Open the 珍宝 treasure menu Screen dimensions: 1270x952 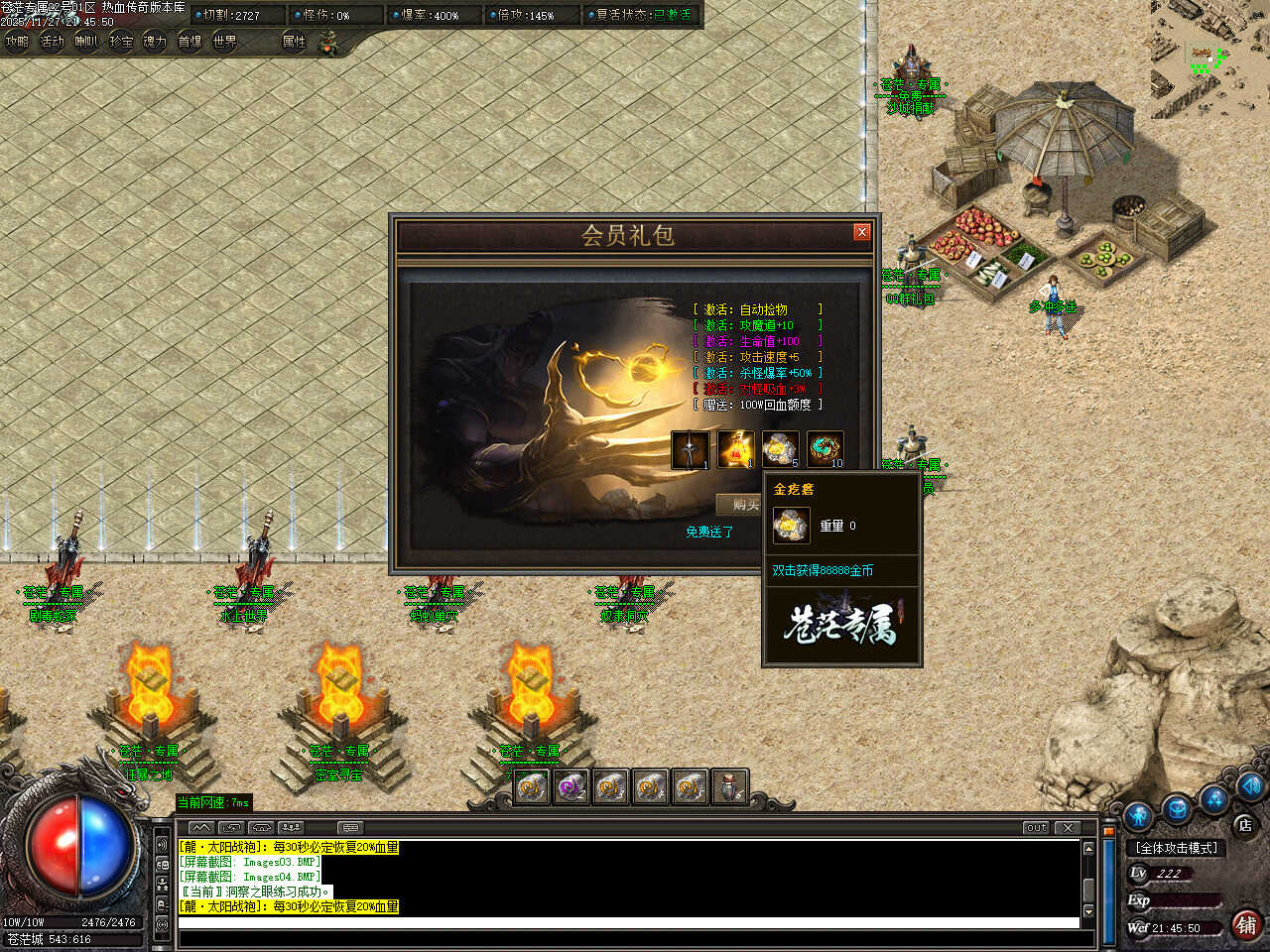(121, 42)
